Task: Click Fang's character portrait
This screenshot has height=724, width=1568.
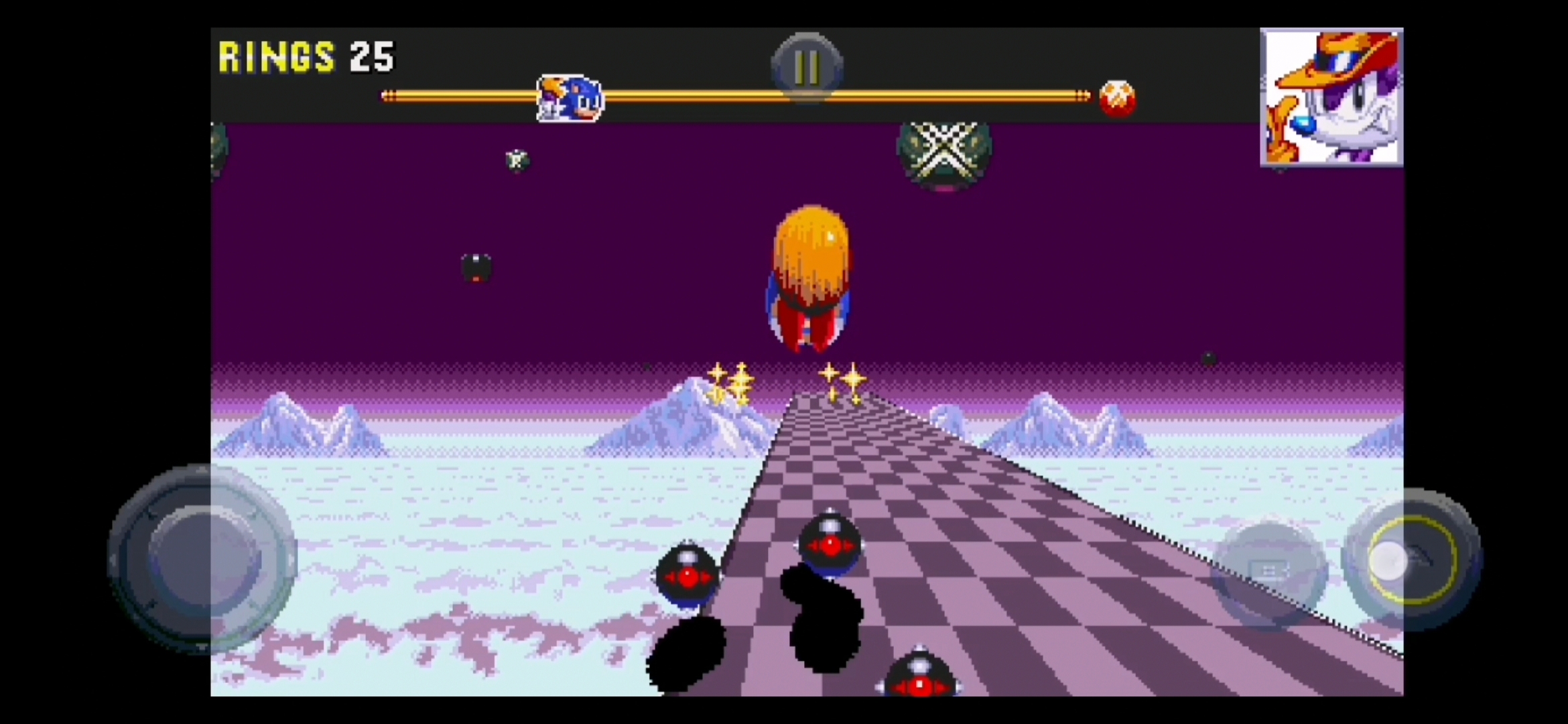Action: [1331, 97]
